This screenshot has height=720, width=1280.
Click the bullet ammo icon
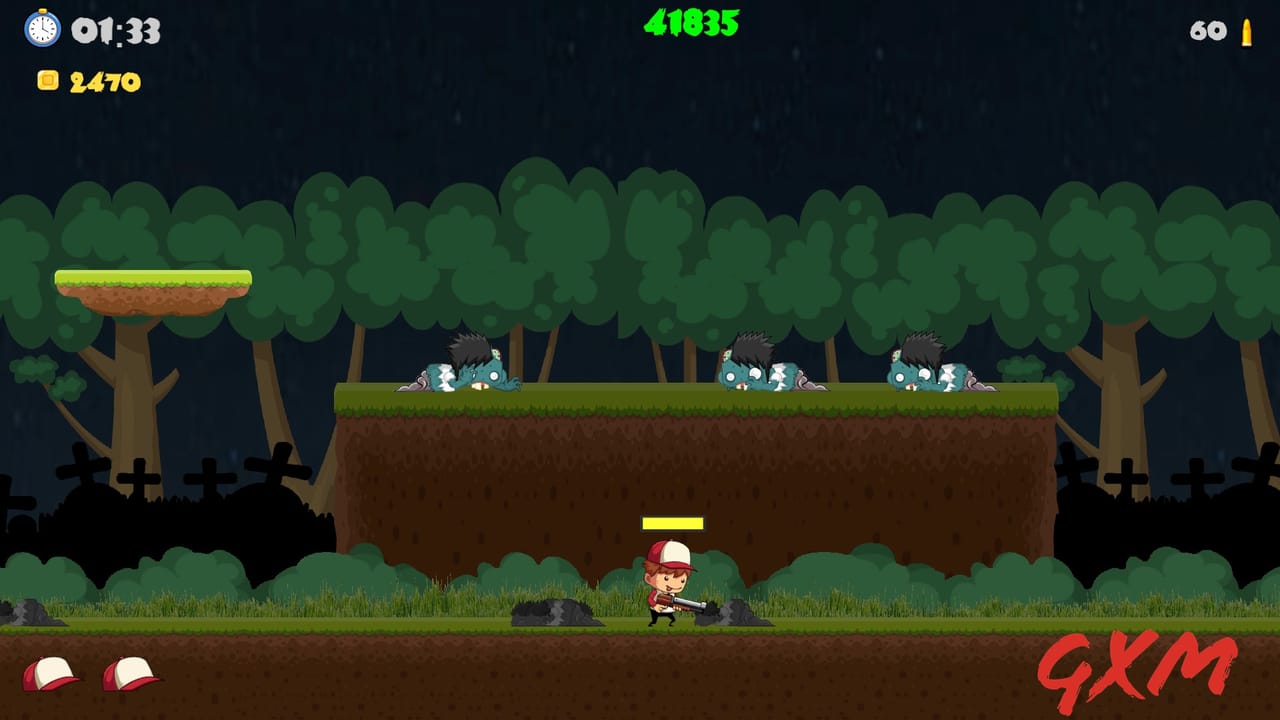(1247, 31)
